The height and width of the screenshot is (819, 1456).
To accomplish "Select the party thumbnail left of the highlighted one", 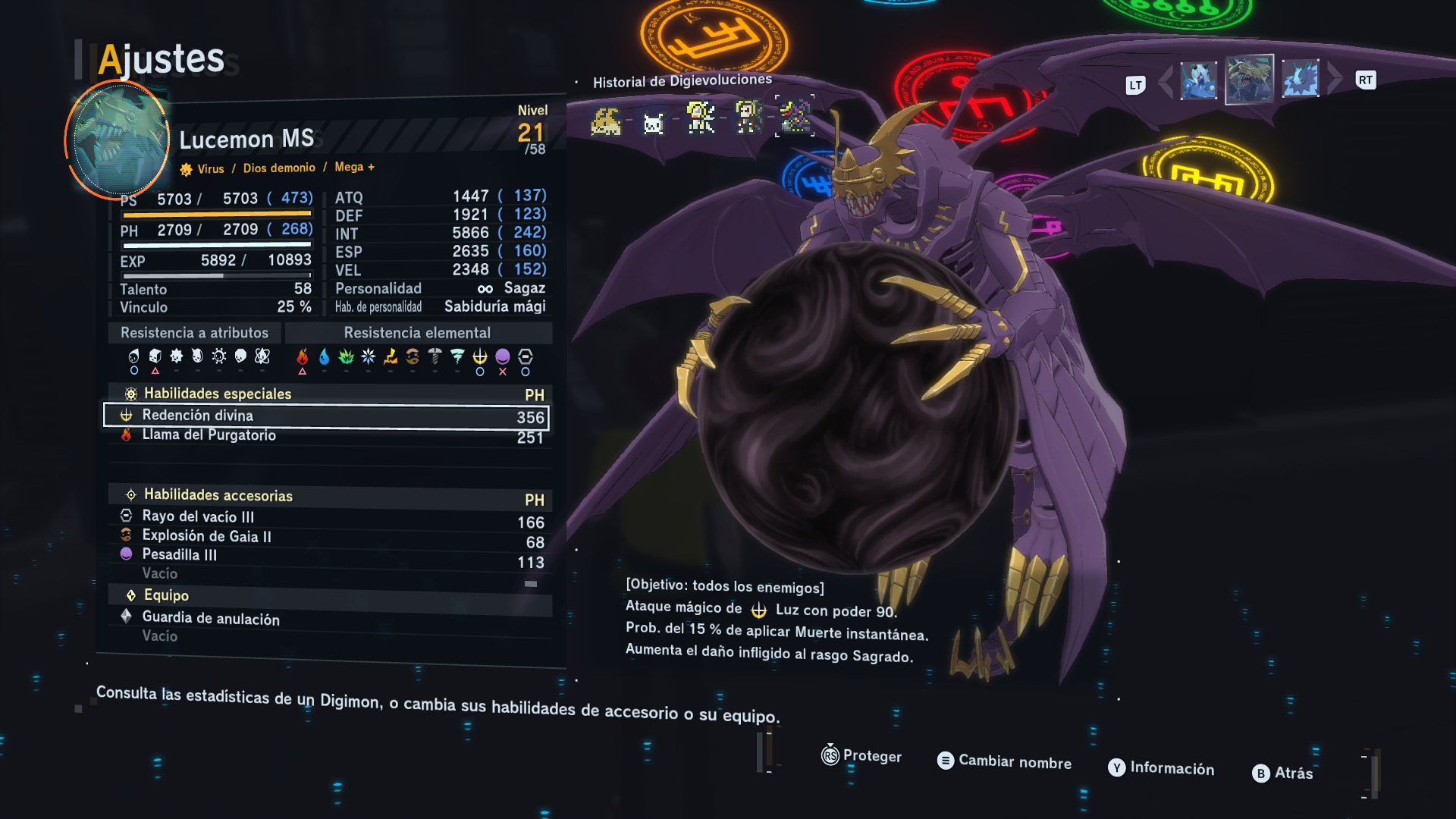I will (x=1199, y=80).
